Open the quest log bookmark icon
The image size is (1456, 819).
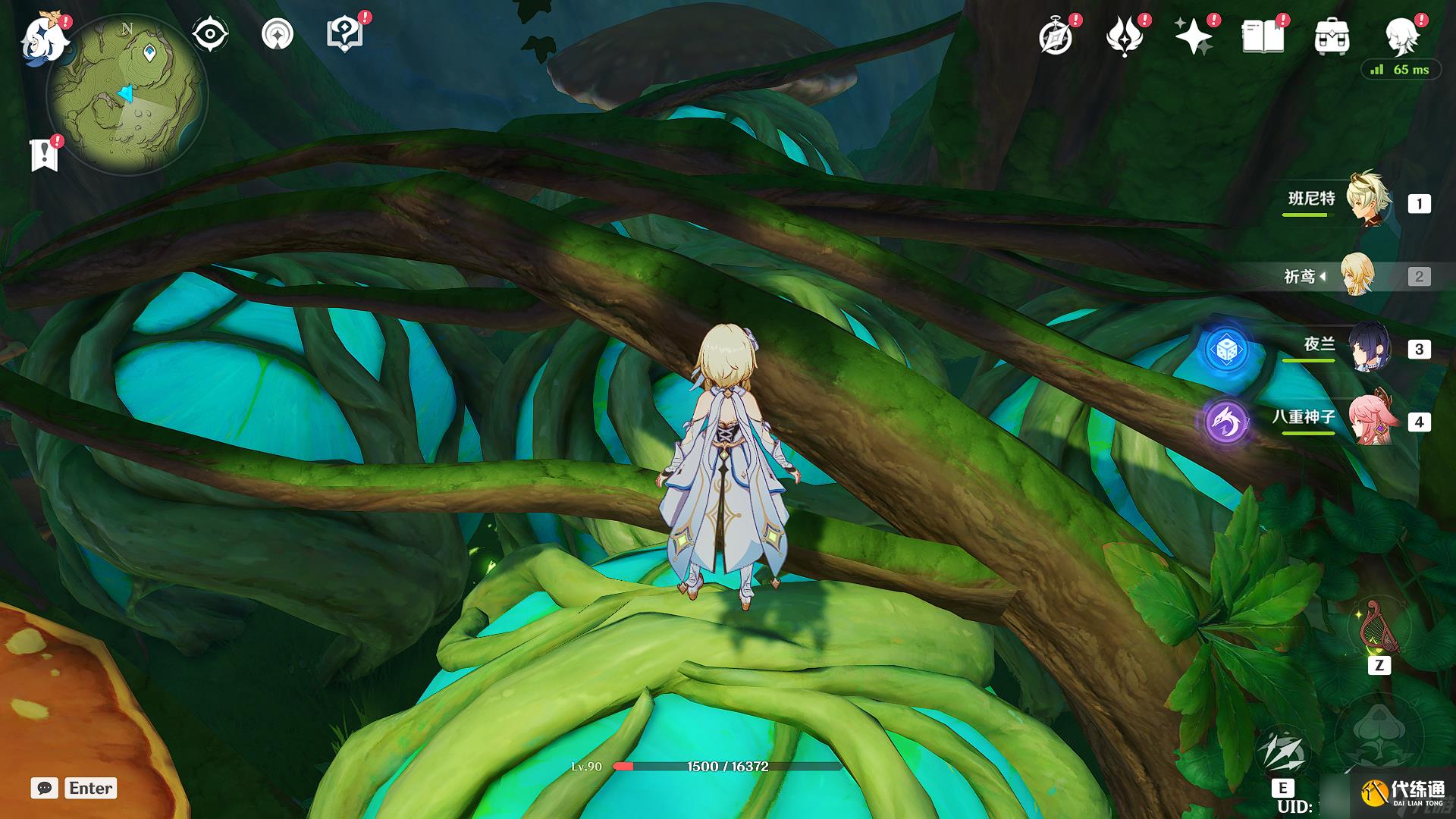coord(45,154)
